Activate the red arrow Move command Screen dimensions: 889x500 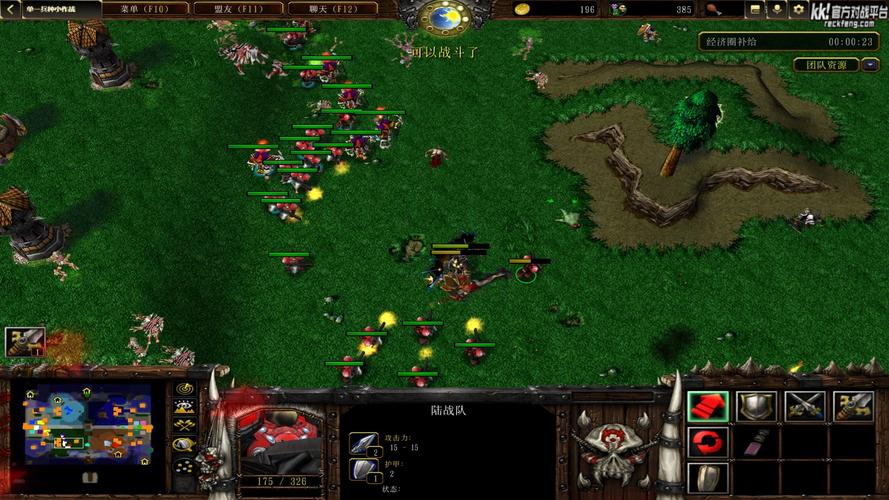coord(707,406)
